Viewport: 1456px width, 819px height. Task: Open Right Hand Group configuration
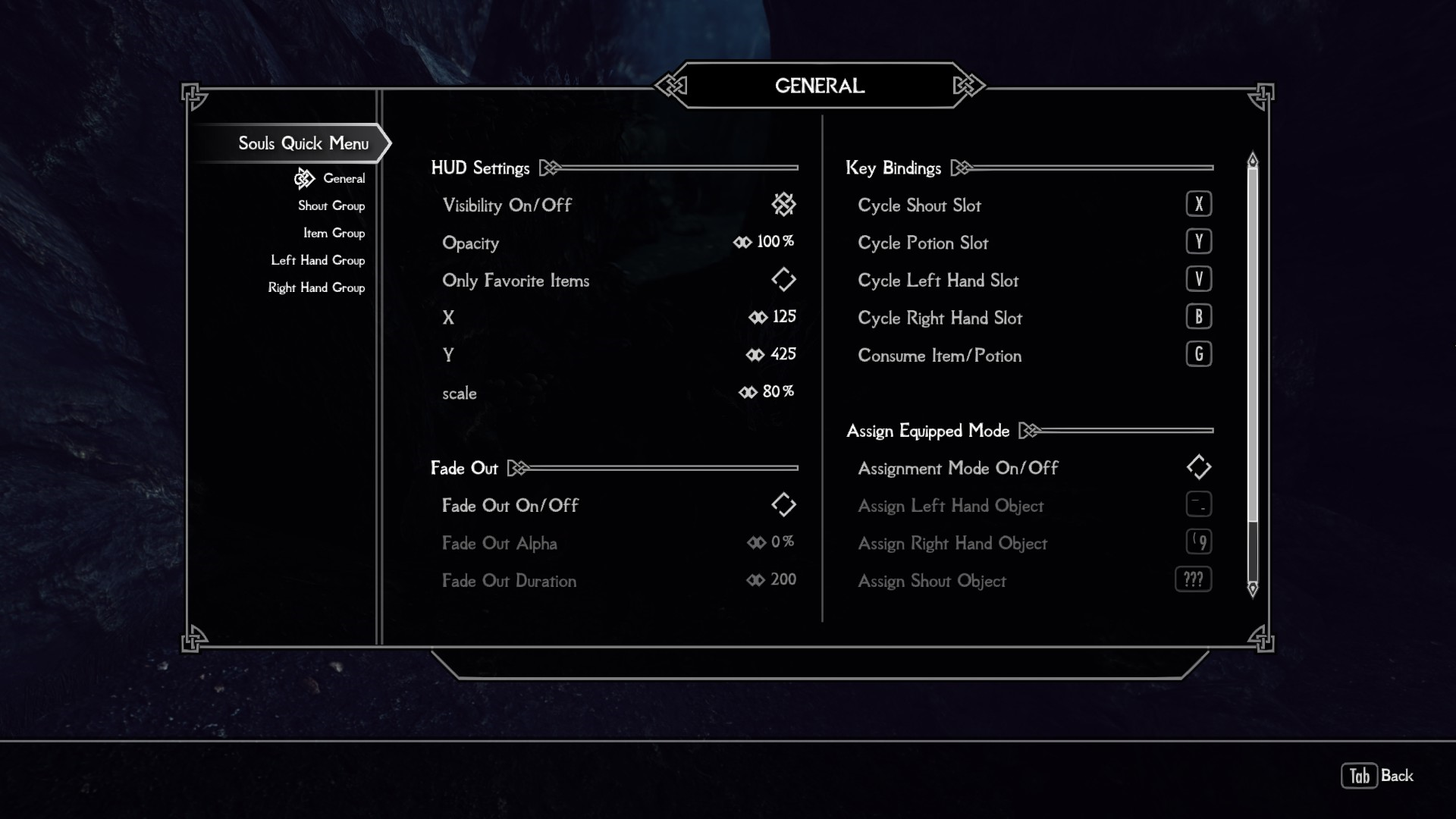316,287
